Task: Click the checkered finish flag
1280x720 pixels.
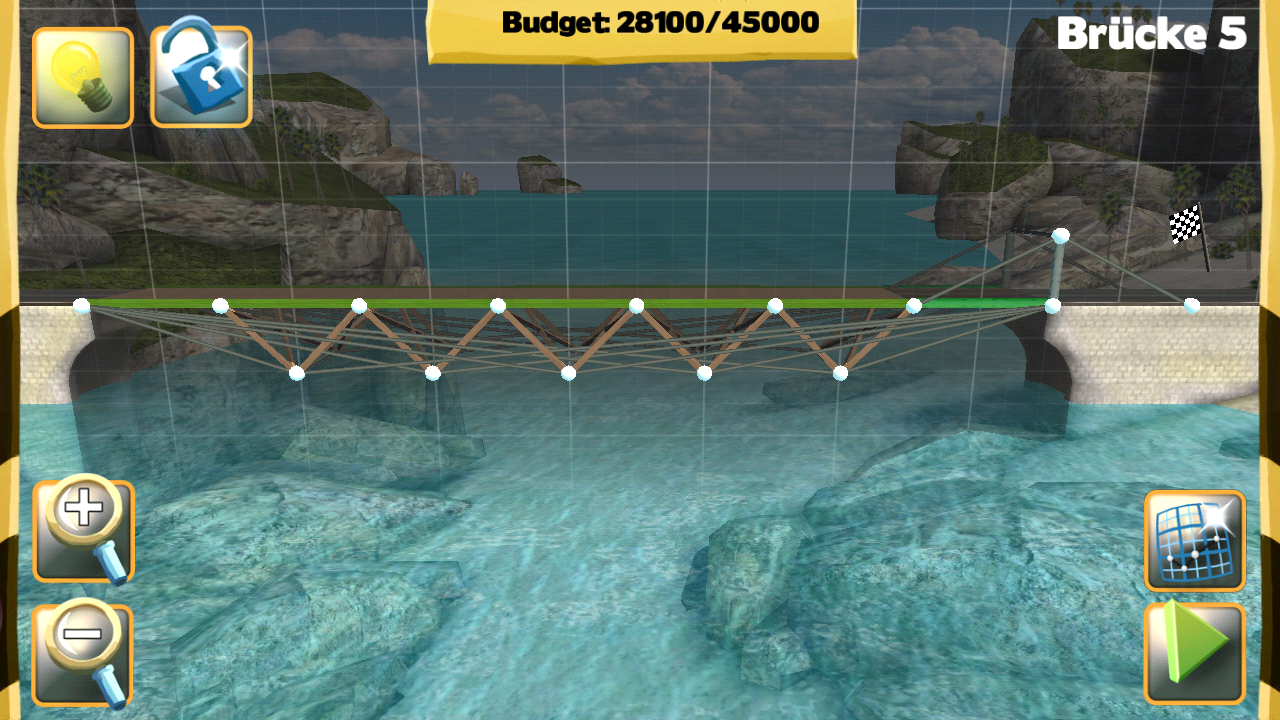Action: click(x=1185, y=222)
